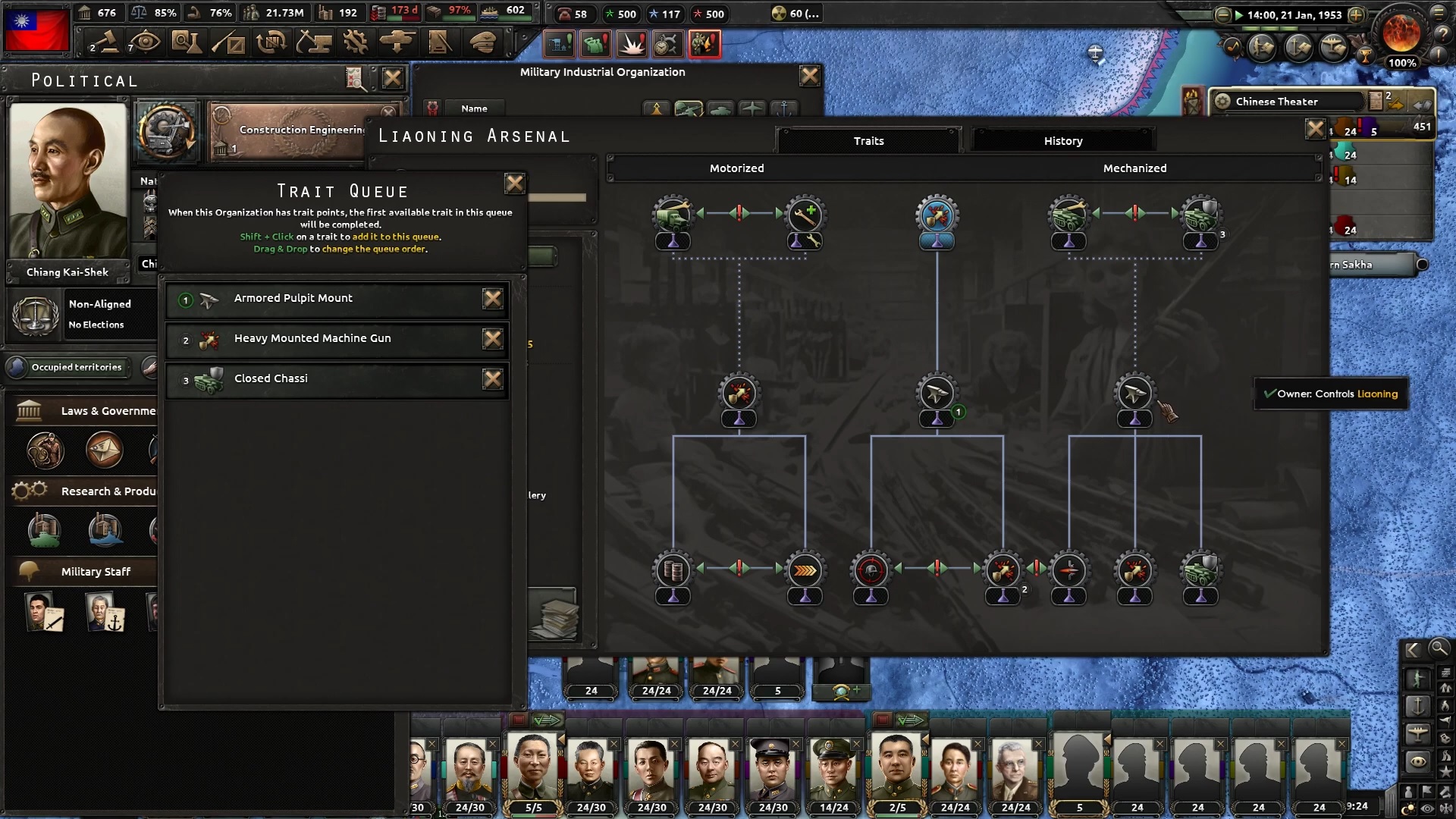Cycle theaters using the arrow beside Chinese Theater
This screenshot has width=1456, height=819.
(1422, 105)
